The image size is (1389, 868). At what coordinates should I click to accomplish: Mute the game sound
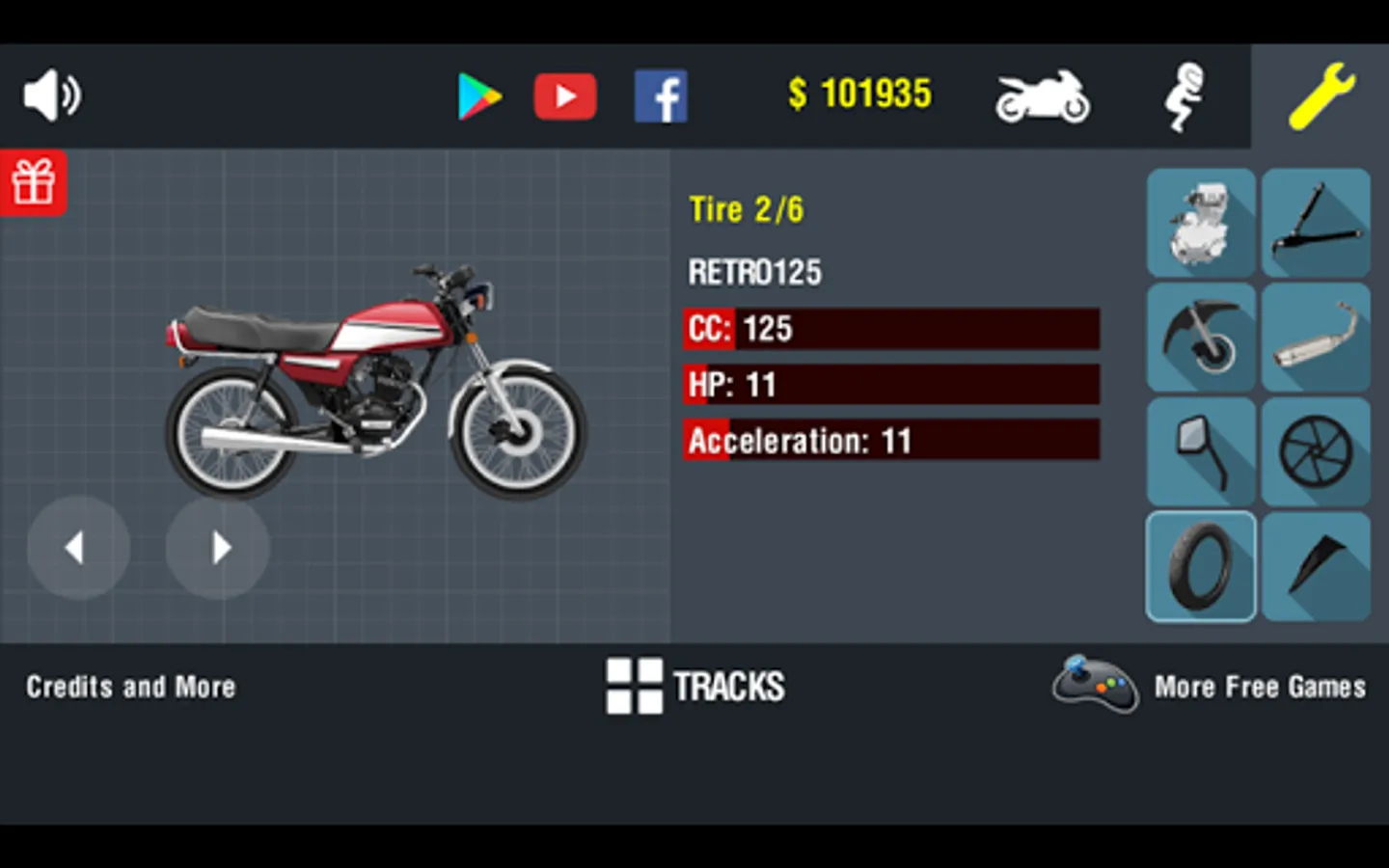[x=52, y=94]
